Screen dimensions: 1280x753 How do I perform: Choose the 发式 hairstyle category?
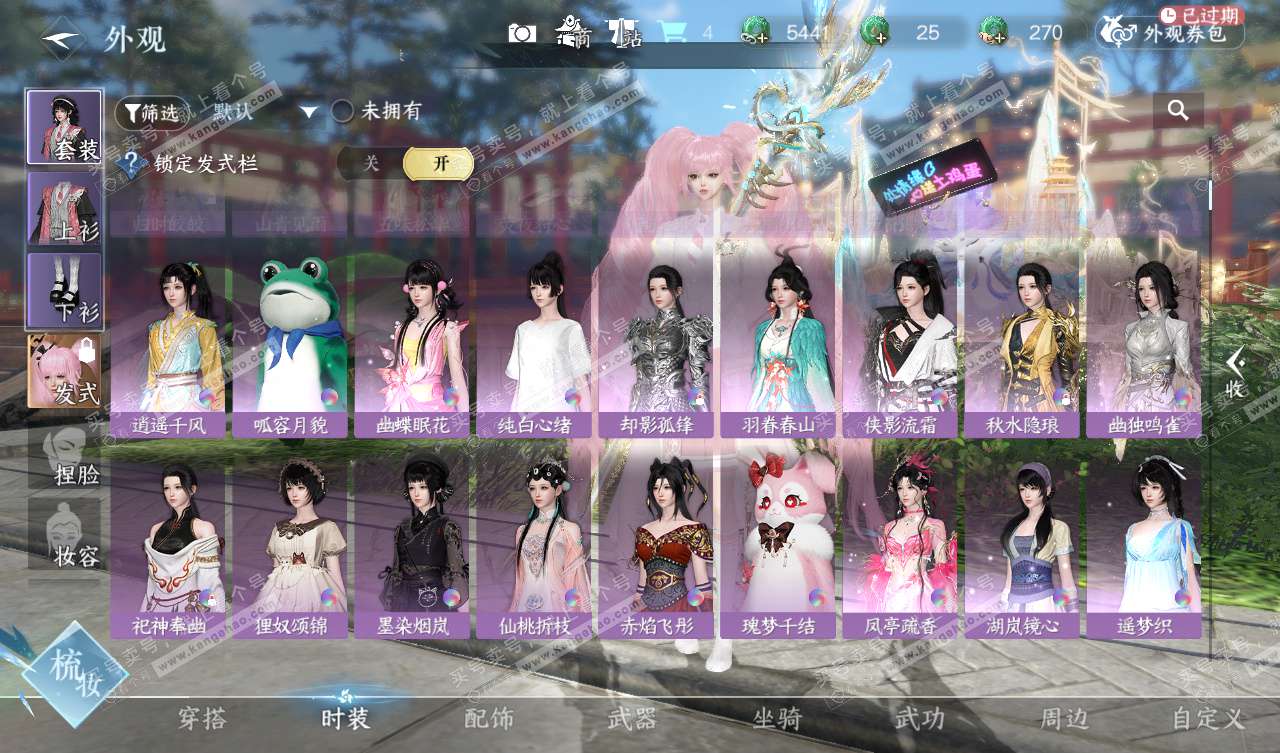click(x=64, y=371)
